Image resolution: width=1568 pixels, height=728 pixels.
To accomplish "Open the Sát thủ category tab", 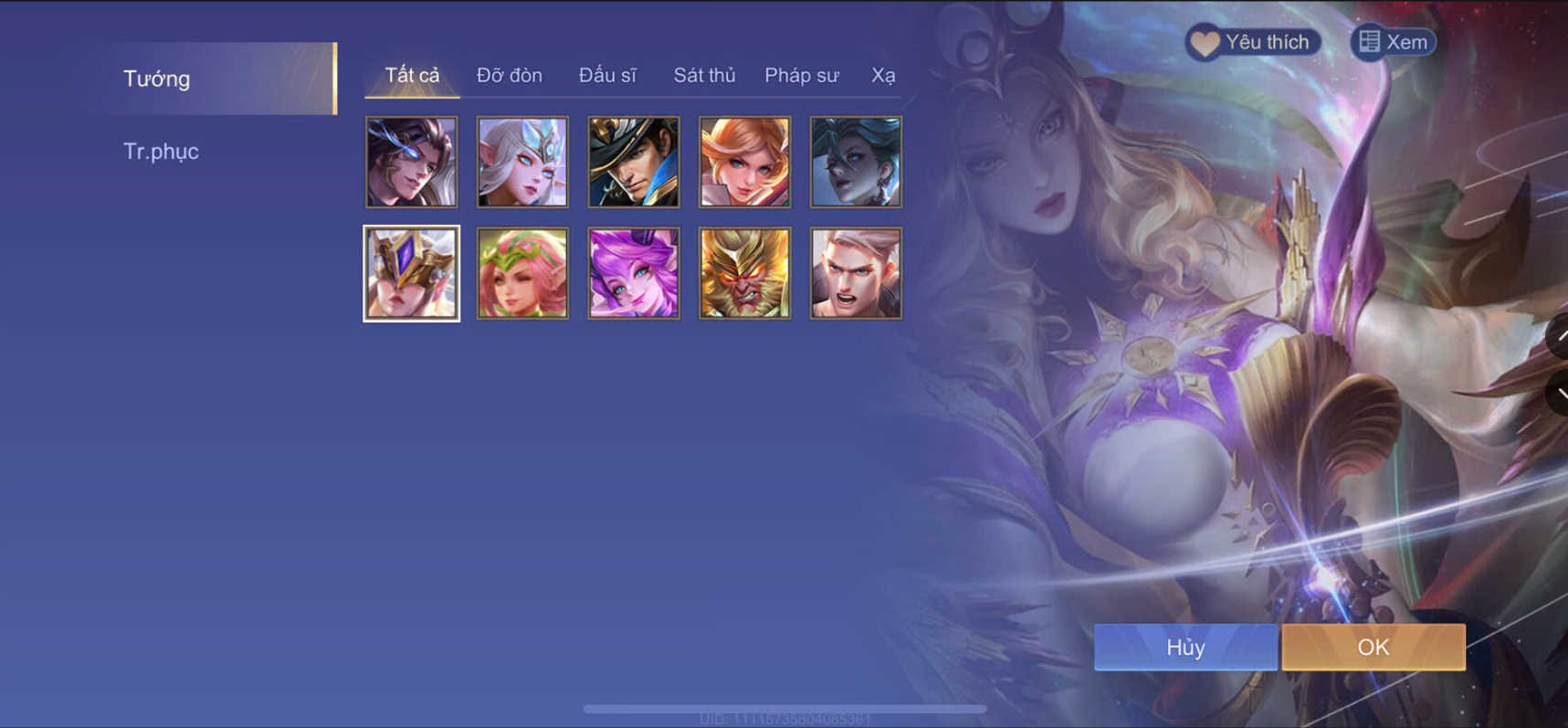I will (x=704, y=76).
